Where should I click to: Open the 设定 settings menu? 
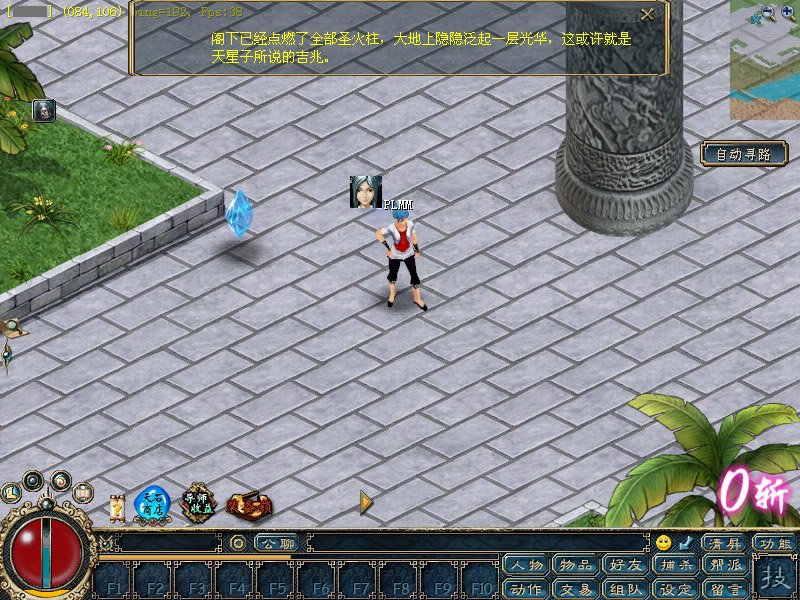point(675,588)
